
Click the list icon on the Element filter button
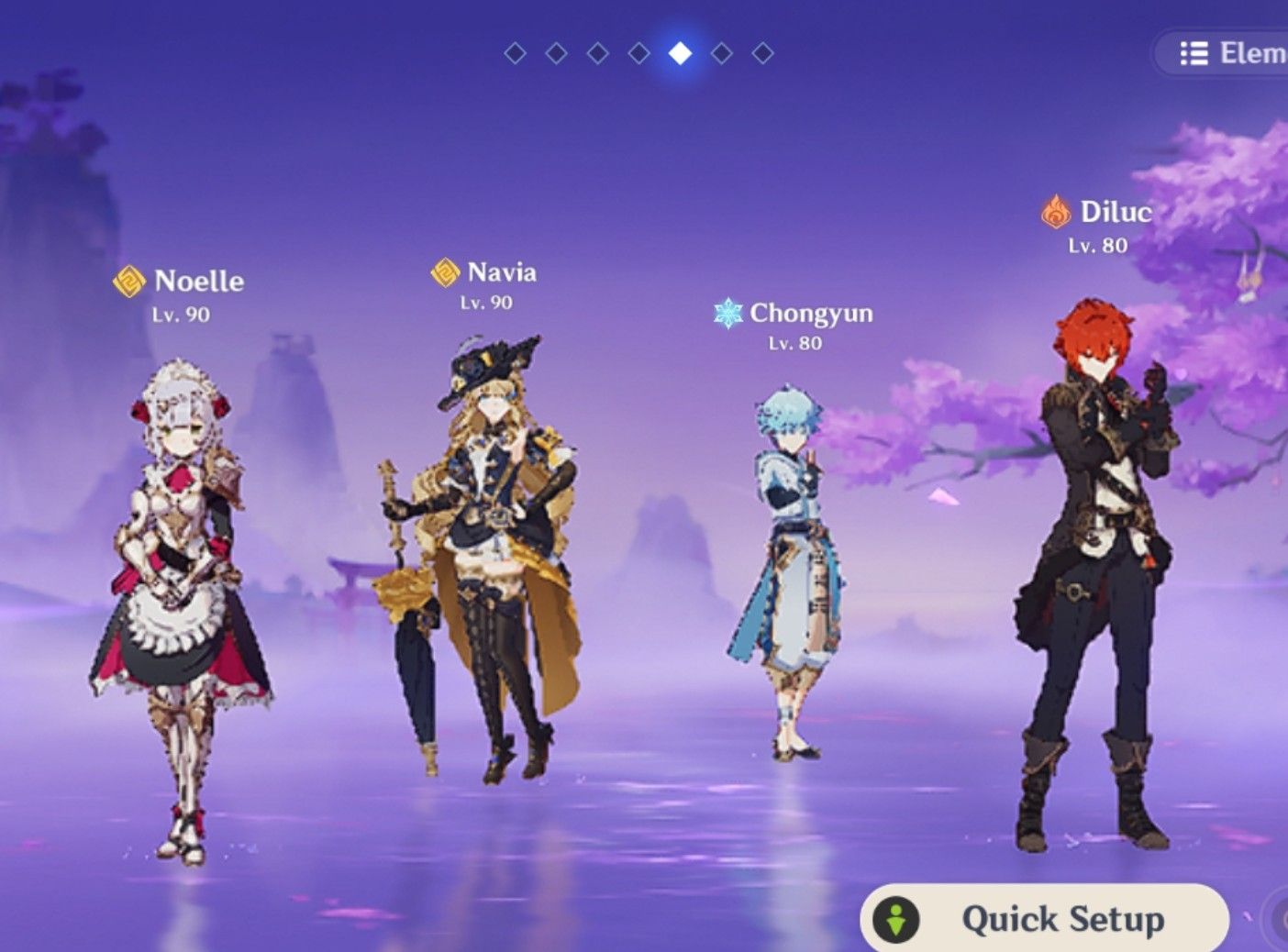point(1194,53)
